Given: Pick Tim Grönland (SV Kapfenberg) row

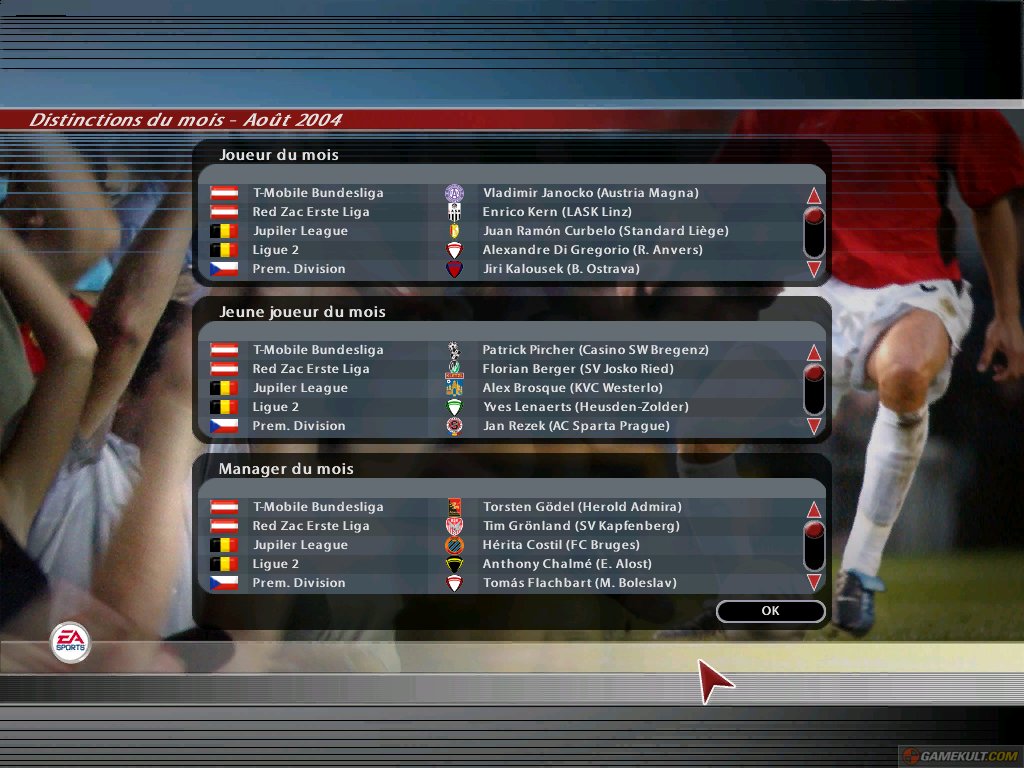Looking at the screenshot, I should click(x=580, y=526).
